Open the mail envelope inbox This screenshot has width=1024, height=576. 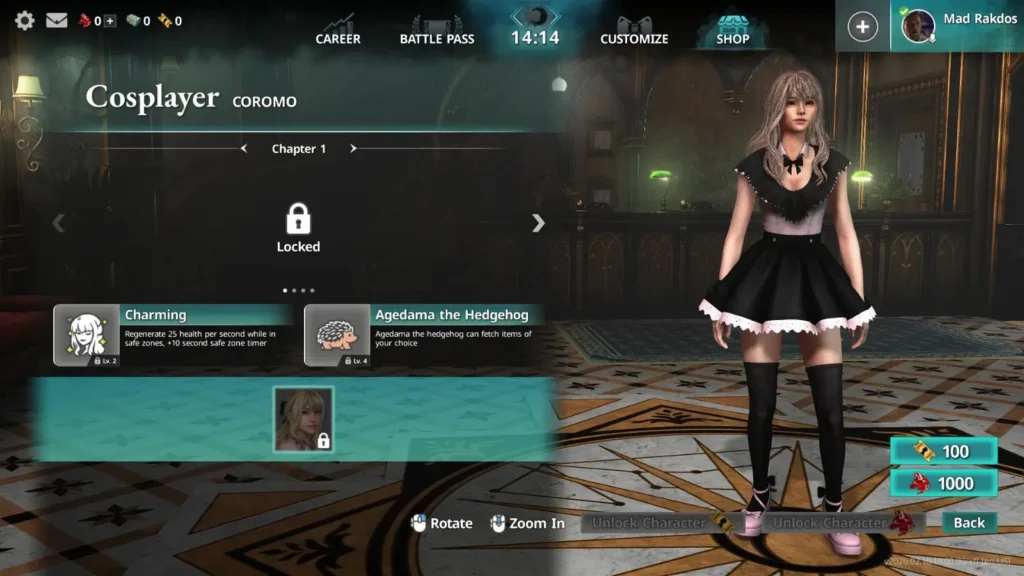[x=56, y=20]
